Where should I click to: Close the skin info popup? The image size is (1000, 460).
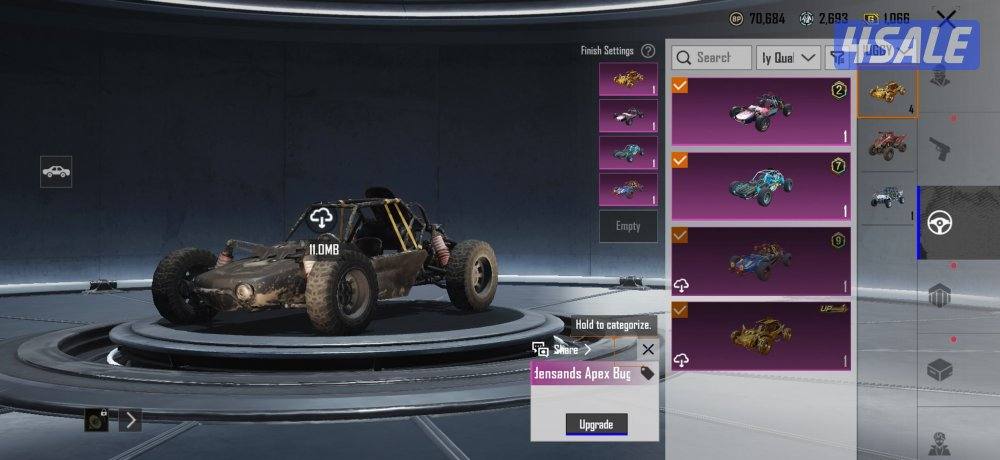pyautogui.click(x=648, y=349)
